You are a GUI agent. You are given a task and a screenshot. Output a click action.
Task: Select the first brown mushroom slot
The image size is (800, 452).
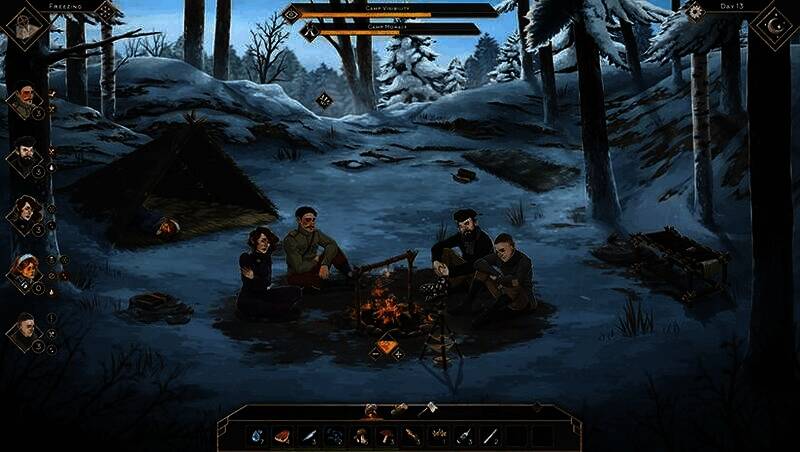pos(360,436)
